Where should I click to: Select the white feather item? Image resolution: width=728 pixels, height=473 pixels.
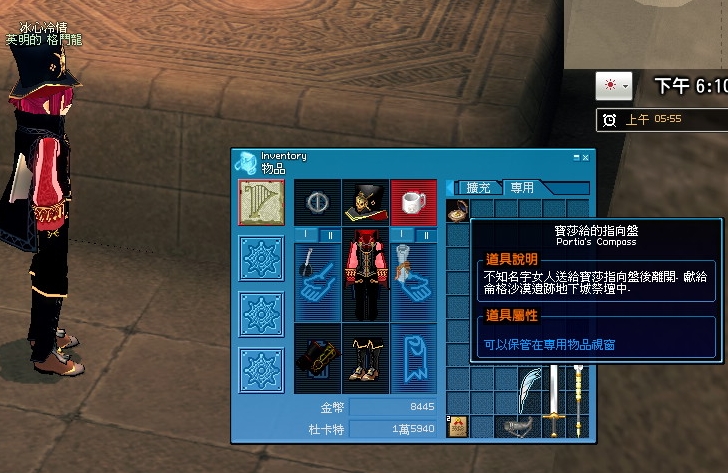pos(529,390)
